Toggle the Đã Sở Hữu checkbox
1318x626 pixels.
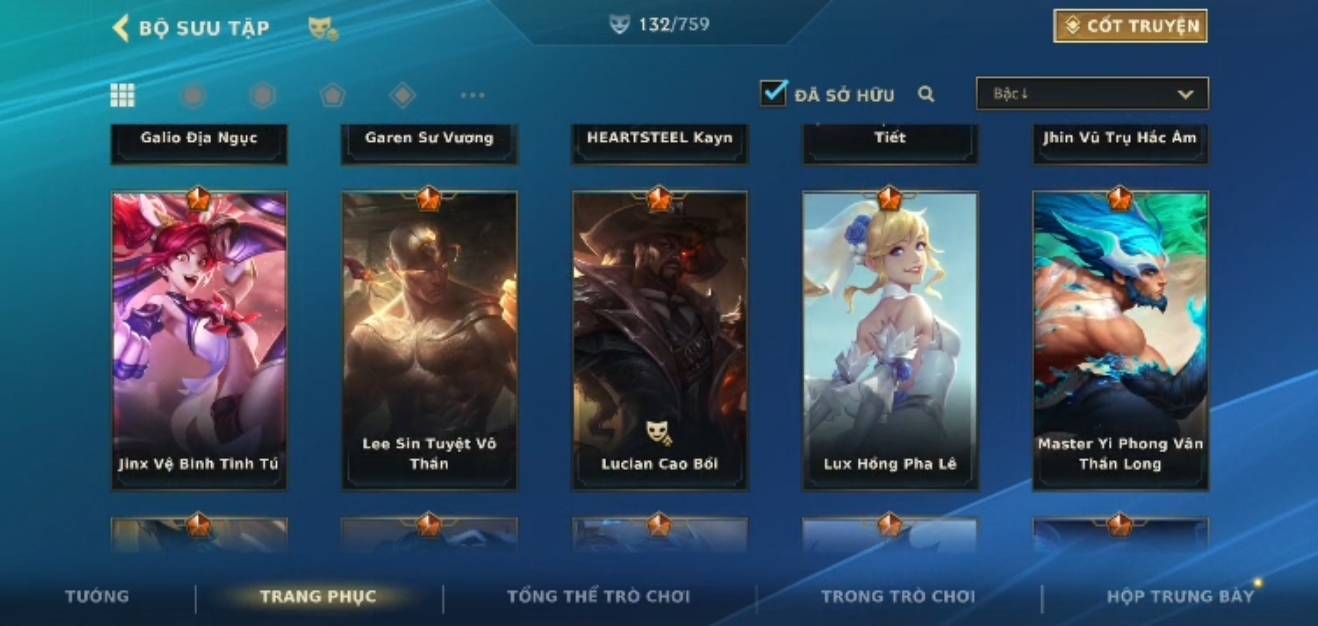point(773,94)
